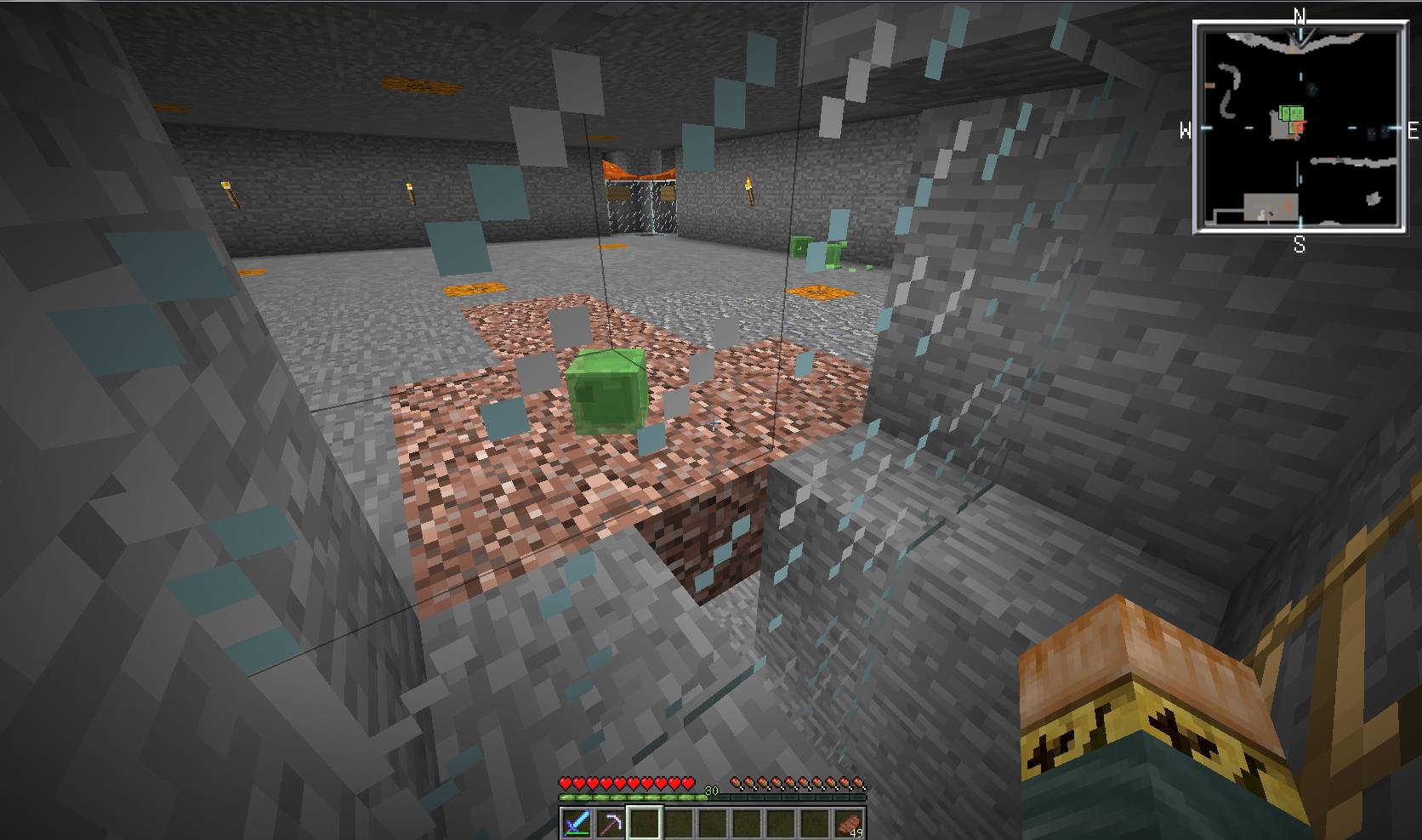This screenshot has width=1422, height=840.
Task: Select the pickaxe hotbar slot
Action: (610, 823)
